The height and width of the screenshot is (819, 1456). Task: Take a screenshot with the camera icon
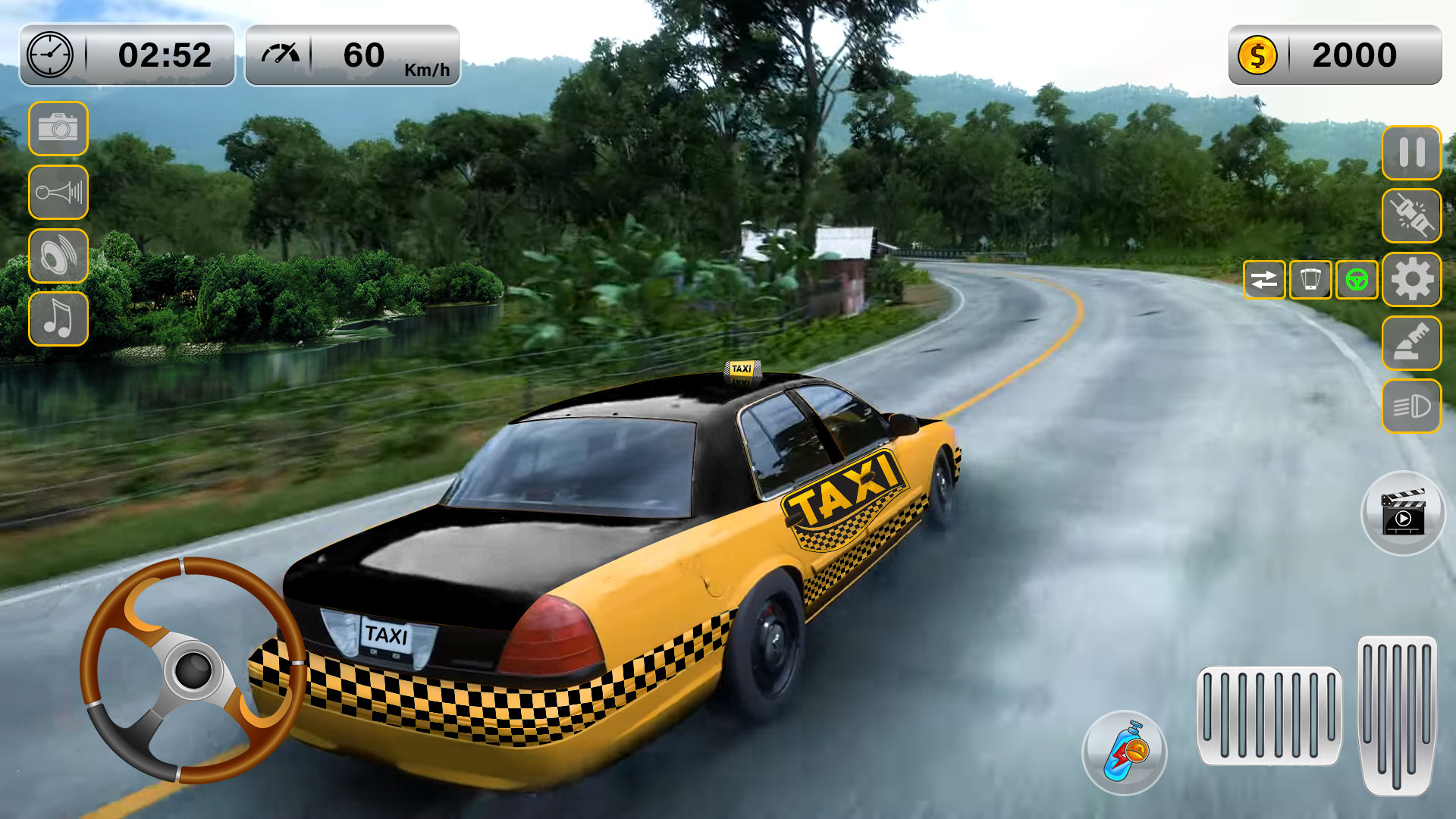(x=58, y=129)
